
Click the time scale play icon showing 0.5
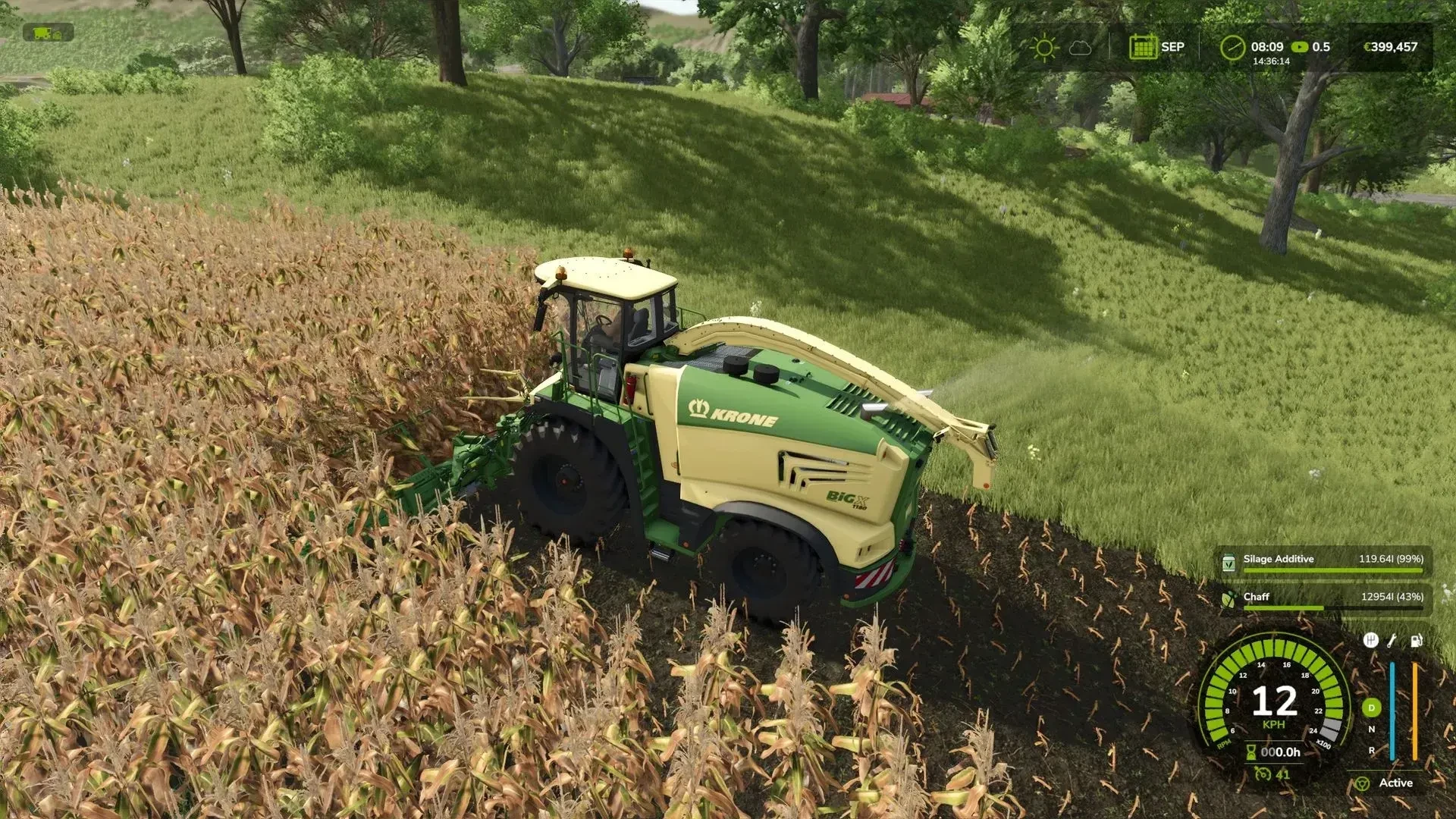pyautogui.click(x=1300, y=47)
